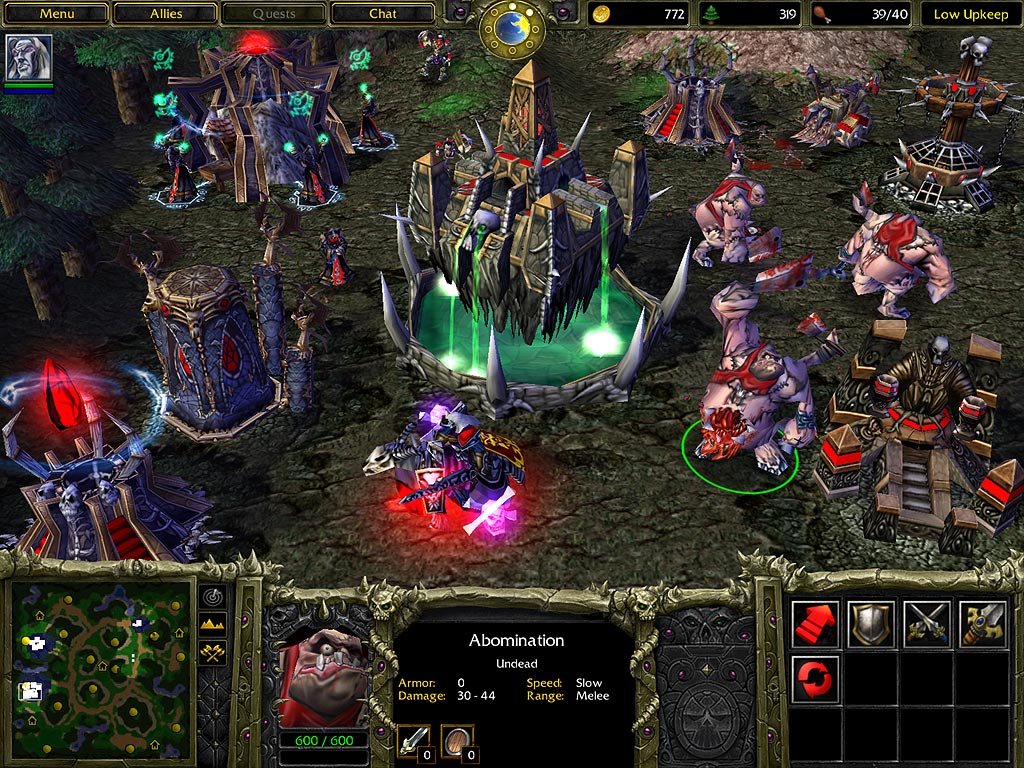
Task: Open the Menu button
Action: pyautogui.click(x=56, y=14)
